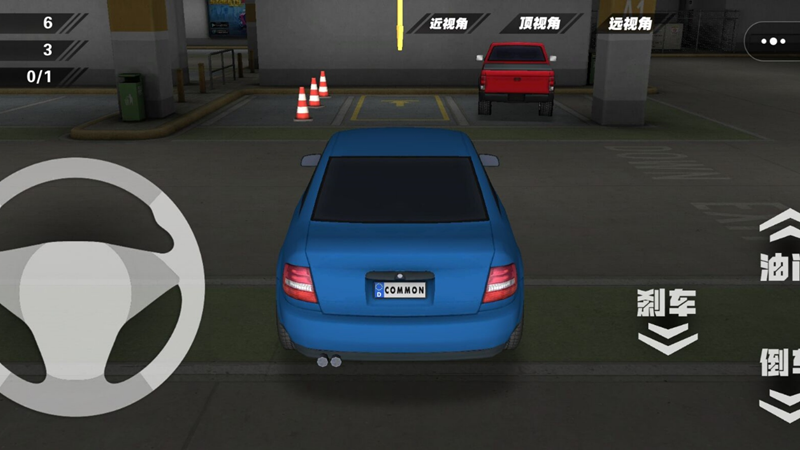Switch to the 近视角 close camera view

[450, 22]
